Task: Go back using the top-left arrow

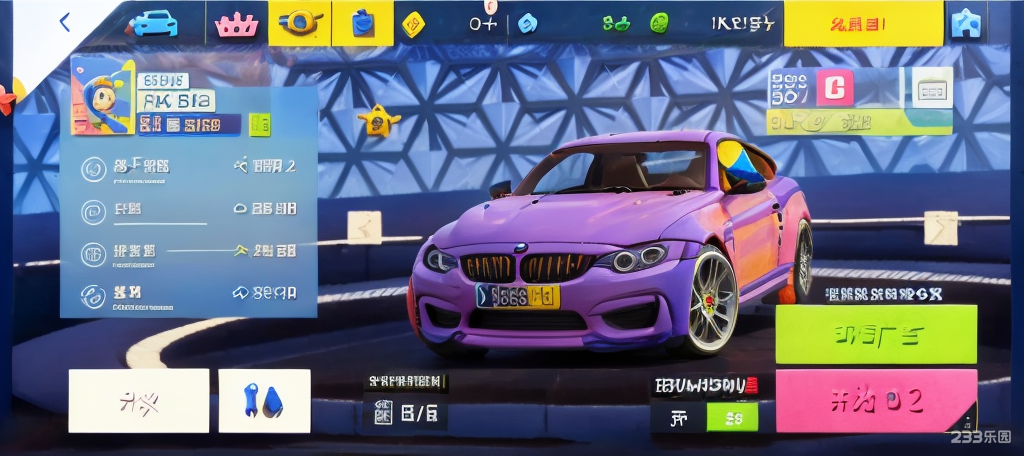Action: [x=66, y=22]
